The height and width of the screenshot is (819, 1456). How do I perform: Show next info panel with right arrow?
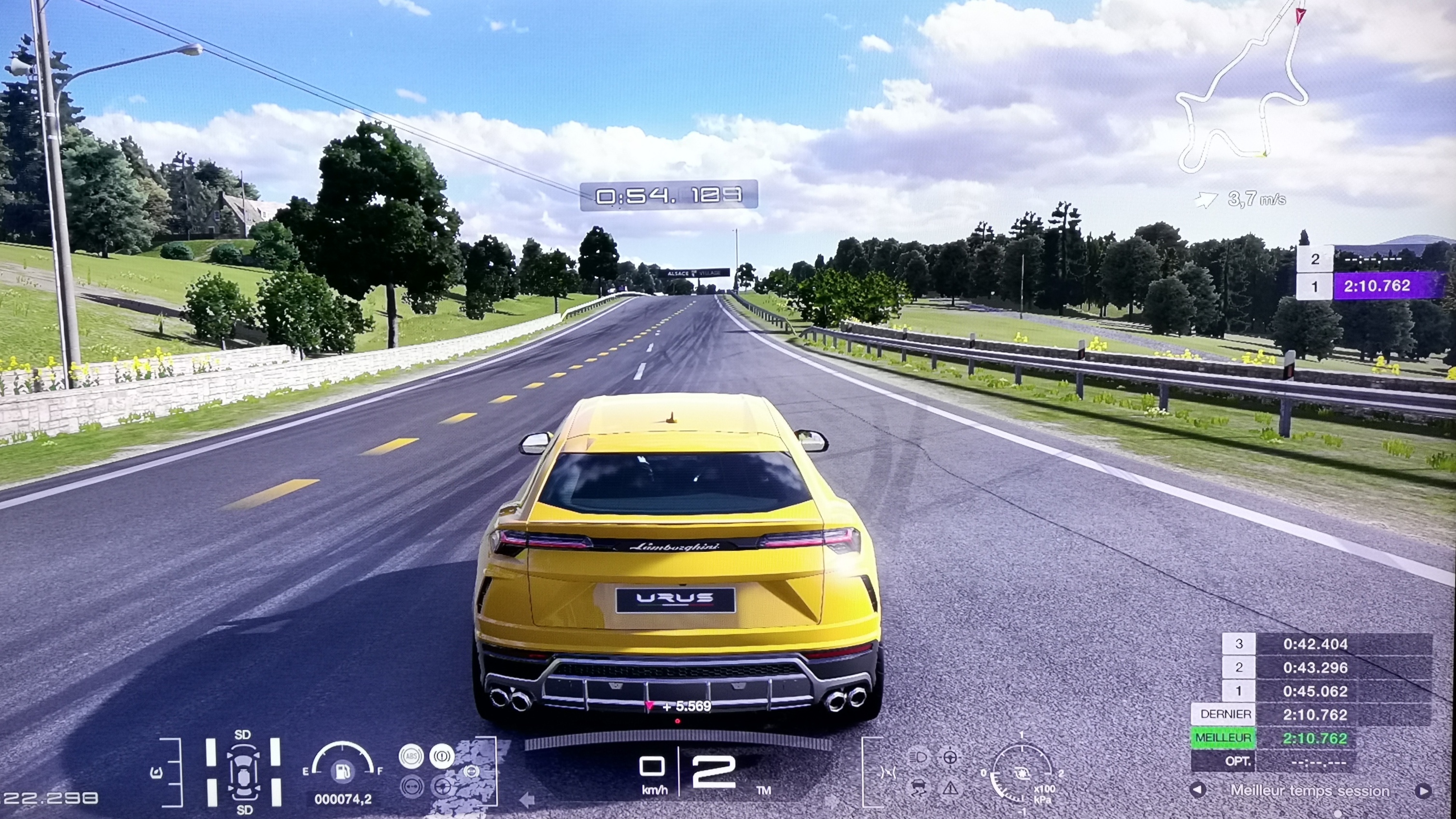tap(1423, 790)
